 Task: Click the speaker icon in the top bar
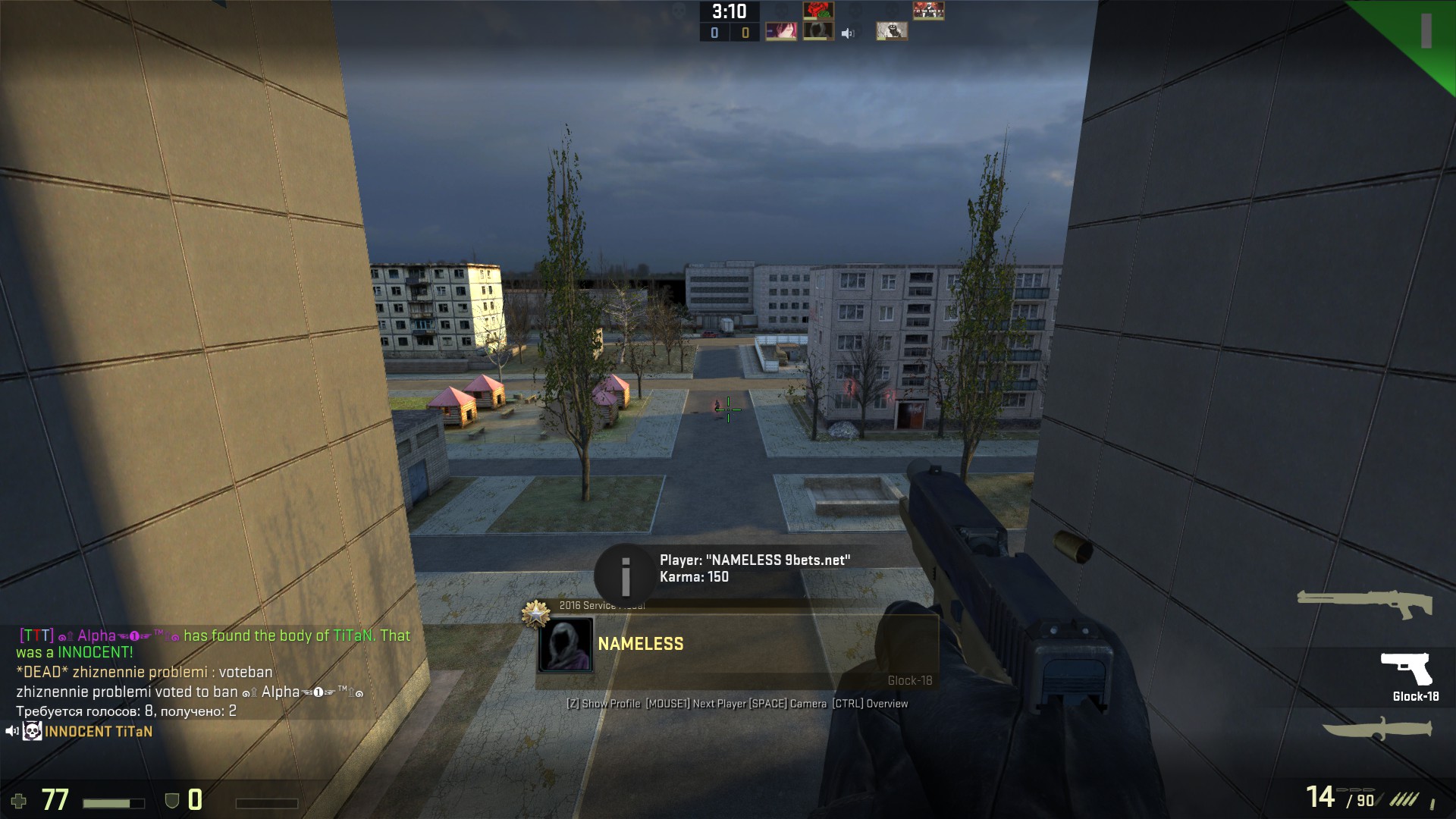(848, 33)
